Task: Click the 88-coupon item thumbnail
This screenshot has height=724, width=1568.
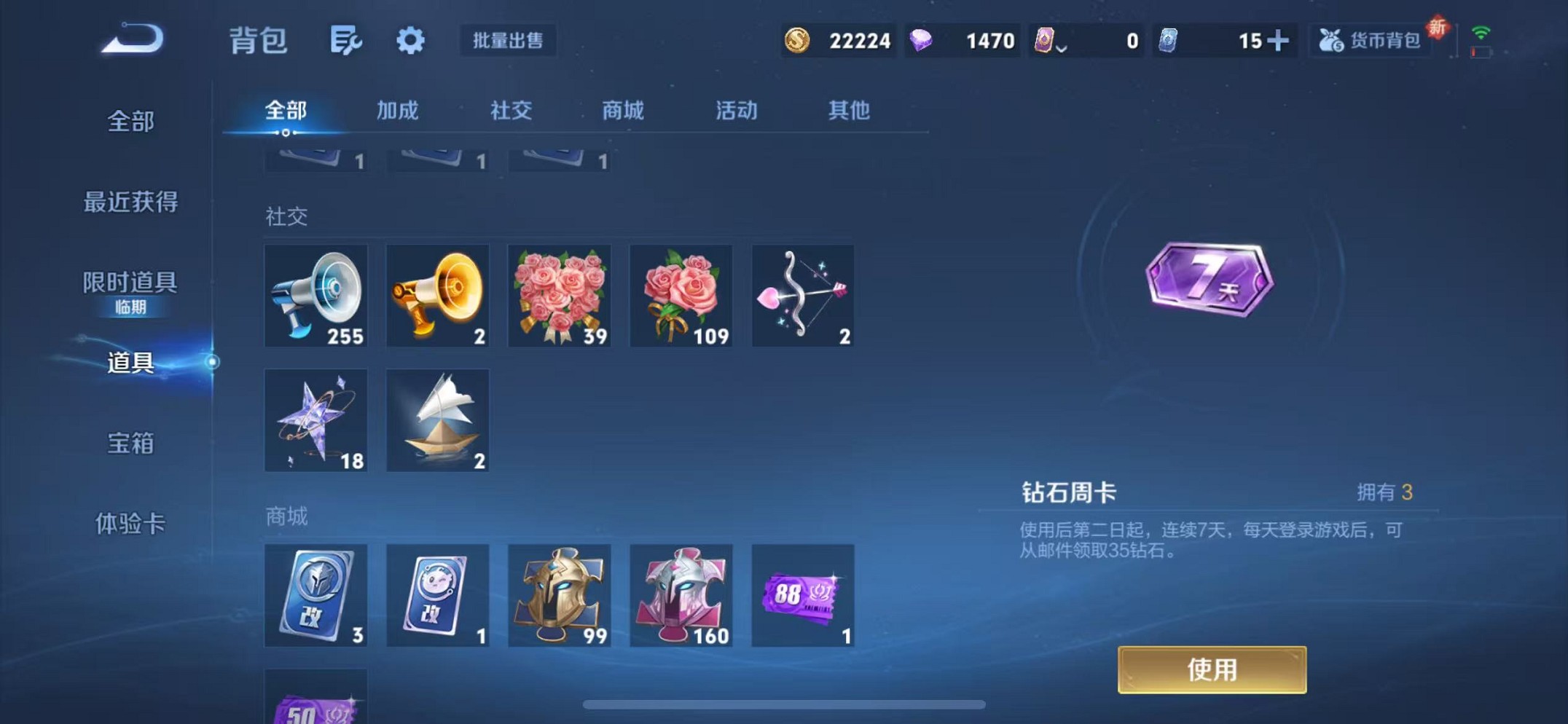Action: [802, 595]
